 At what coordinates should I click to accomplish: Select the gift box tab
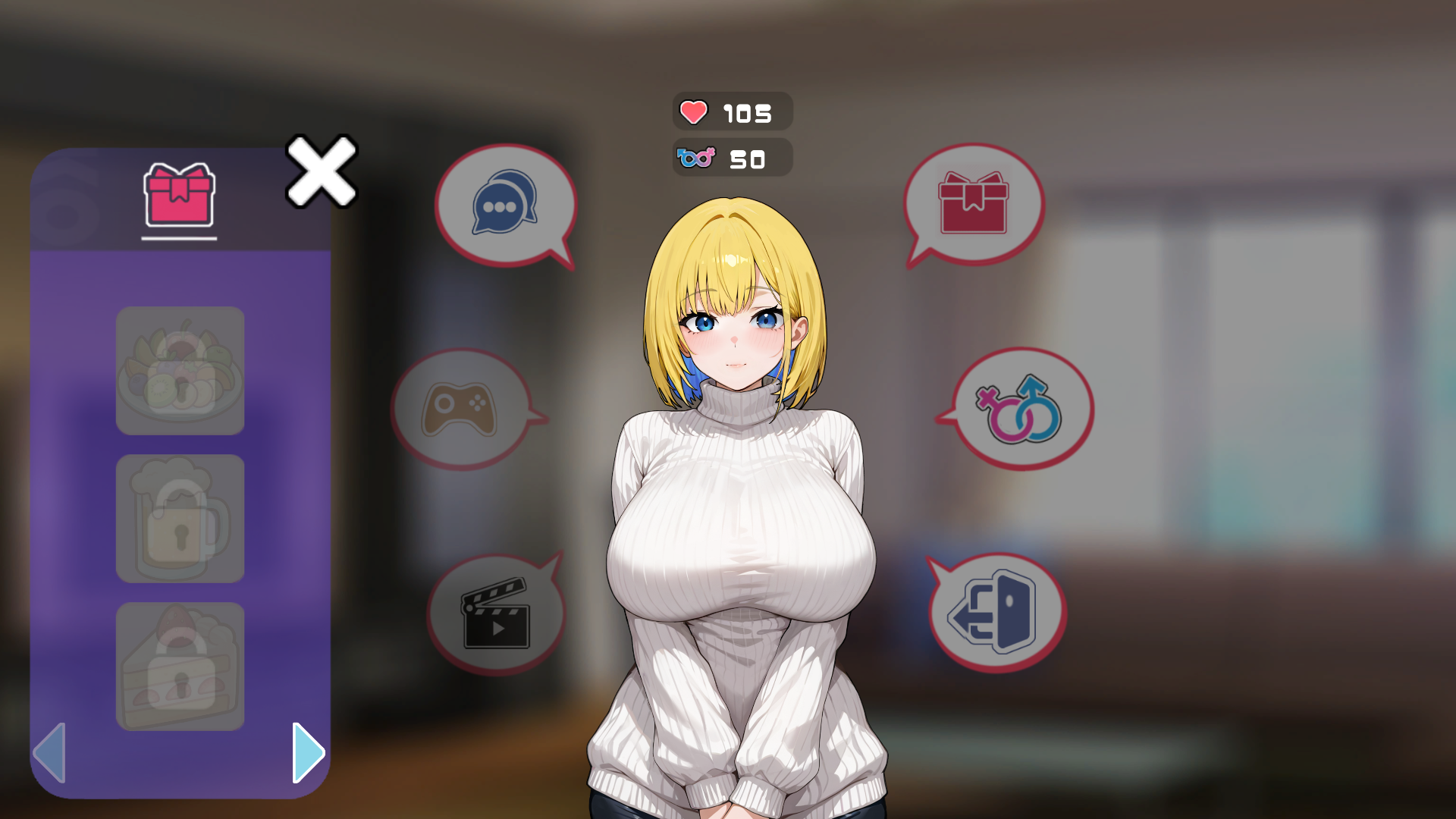click(x=179, y=196)
